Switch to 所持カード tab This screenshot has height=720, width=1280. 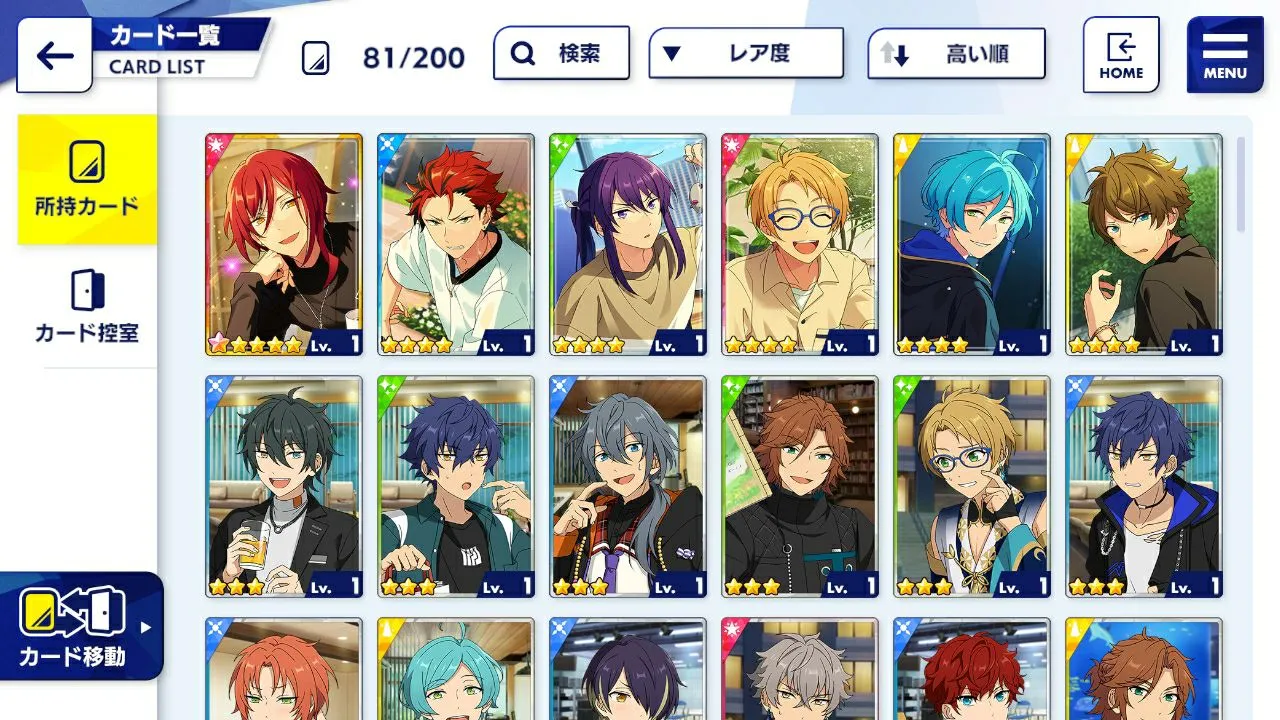87,180
